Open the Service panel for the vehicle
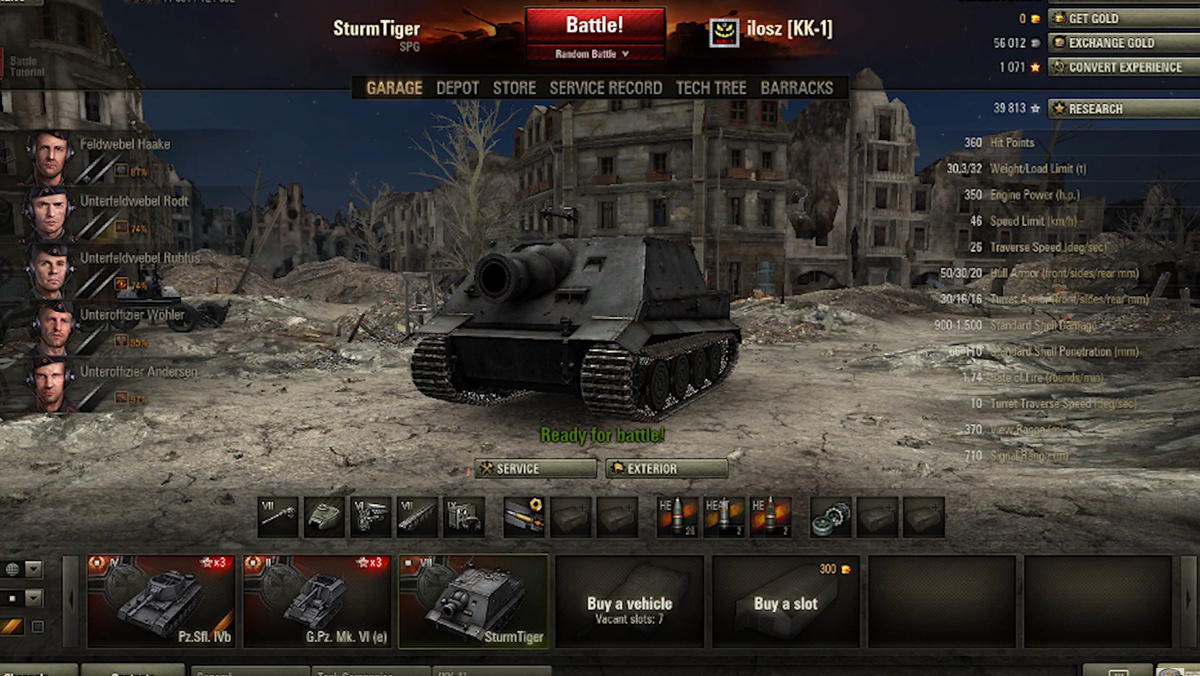1200x676 pixels. [535, 469]
